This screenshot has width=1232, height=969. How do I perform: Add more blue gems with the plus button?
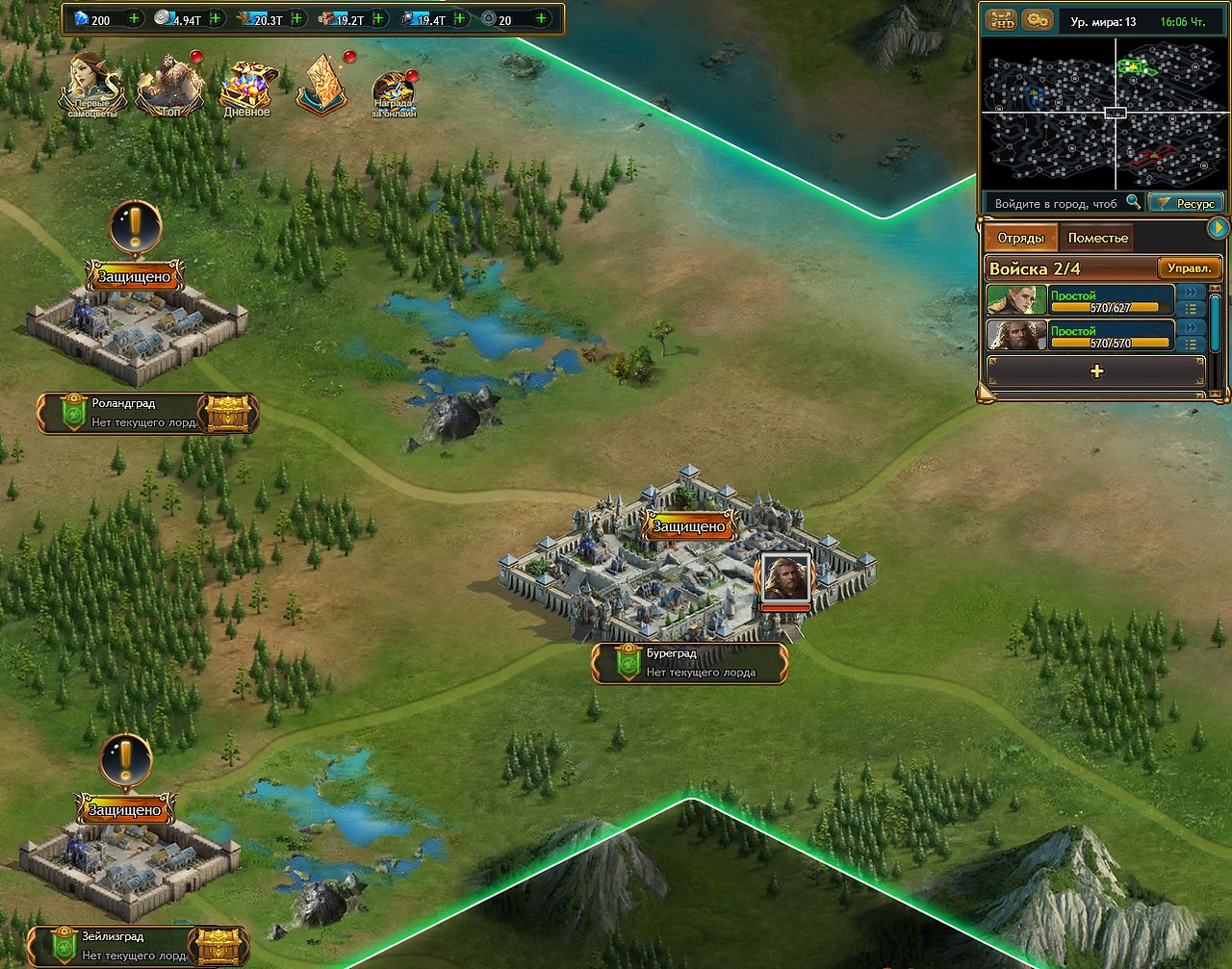click(133, 19)
